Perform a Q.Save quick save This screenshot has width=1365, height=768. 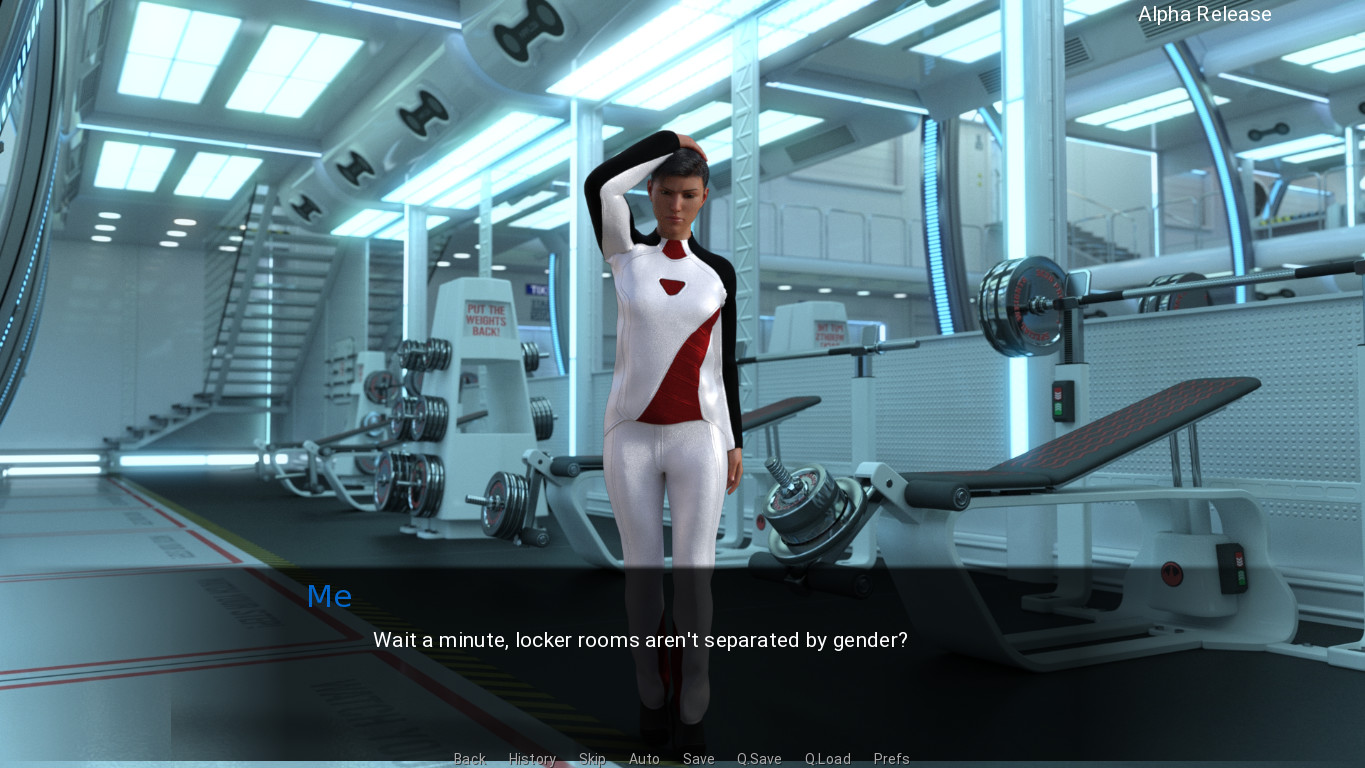[758, 759]
